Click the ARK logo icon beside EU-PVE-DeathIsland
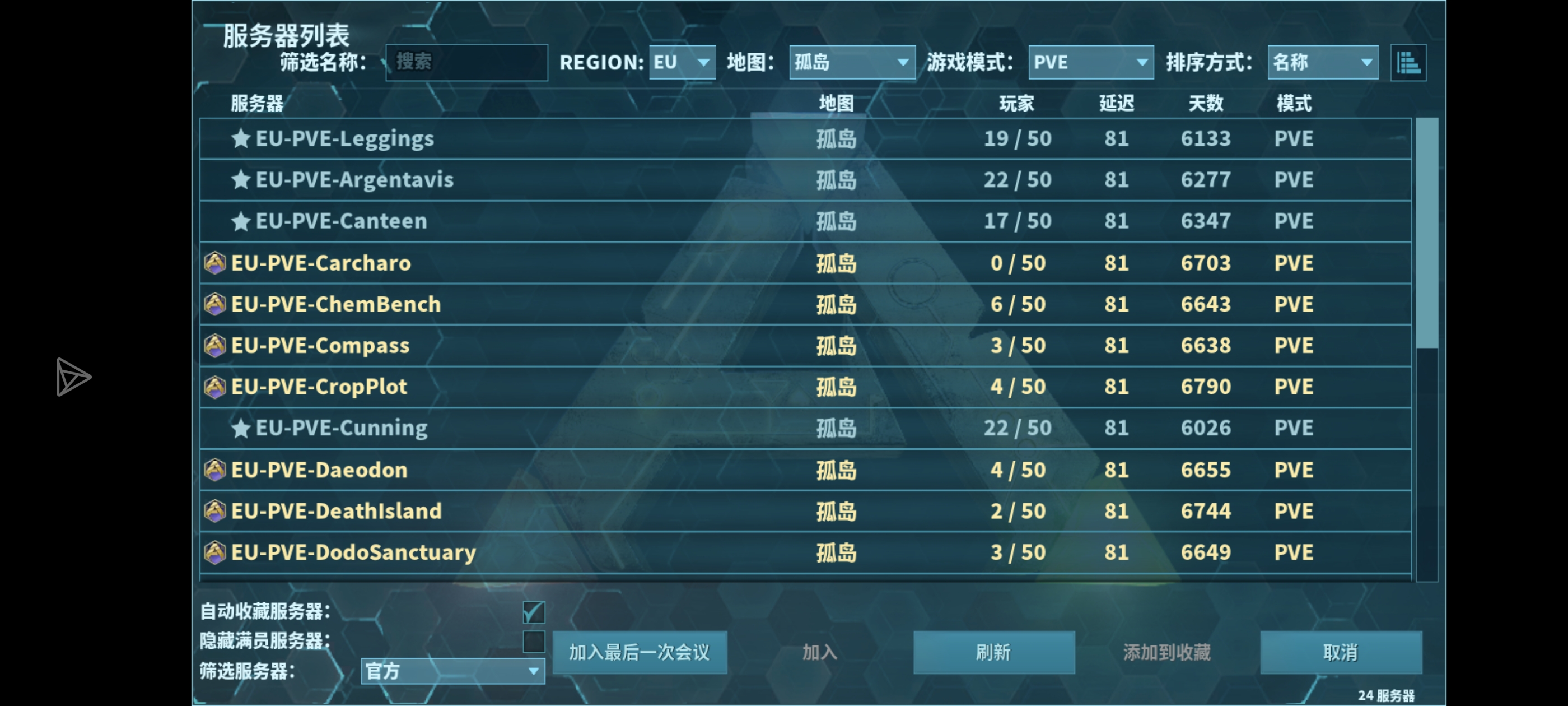 (x=214, y=510)
